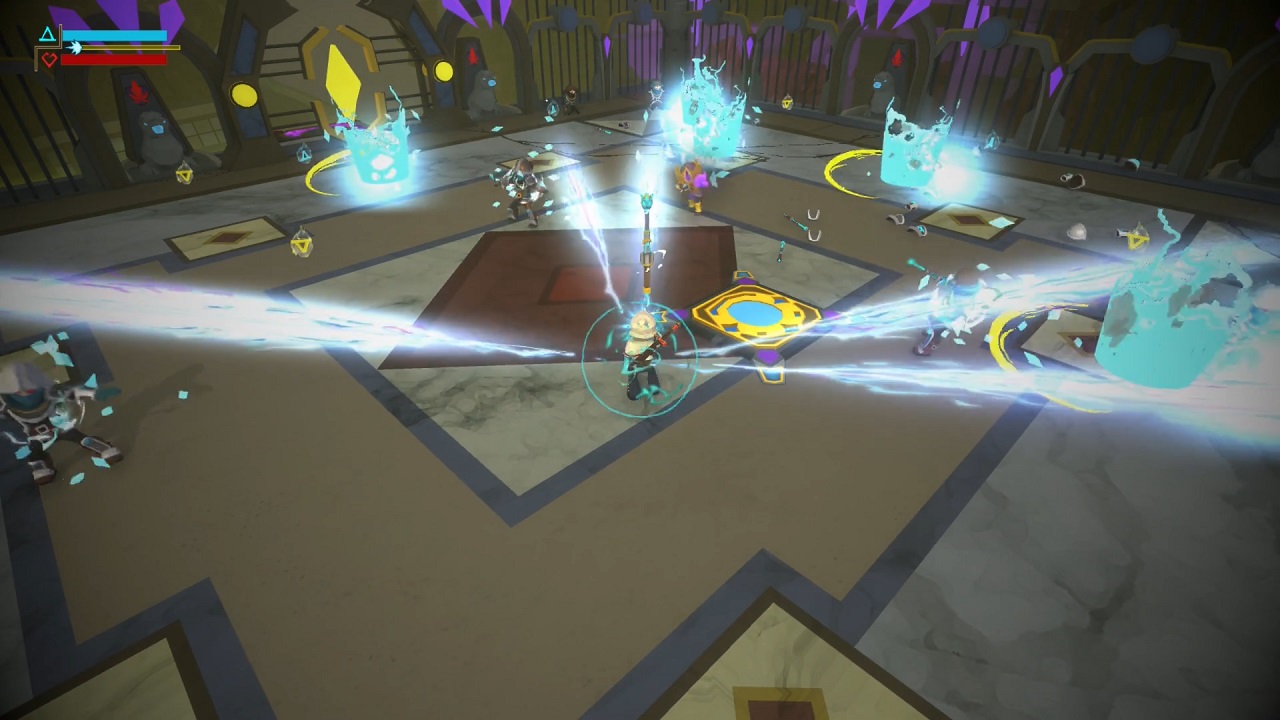Image resolution: width=1280 pixels, height=720 pixels.
Task: Click the triangle ability icon in the HUD
Action: (46, 33)
